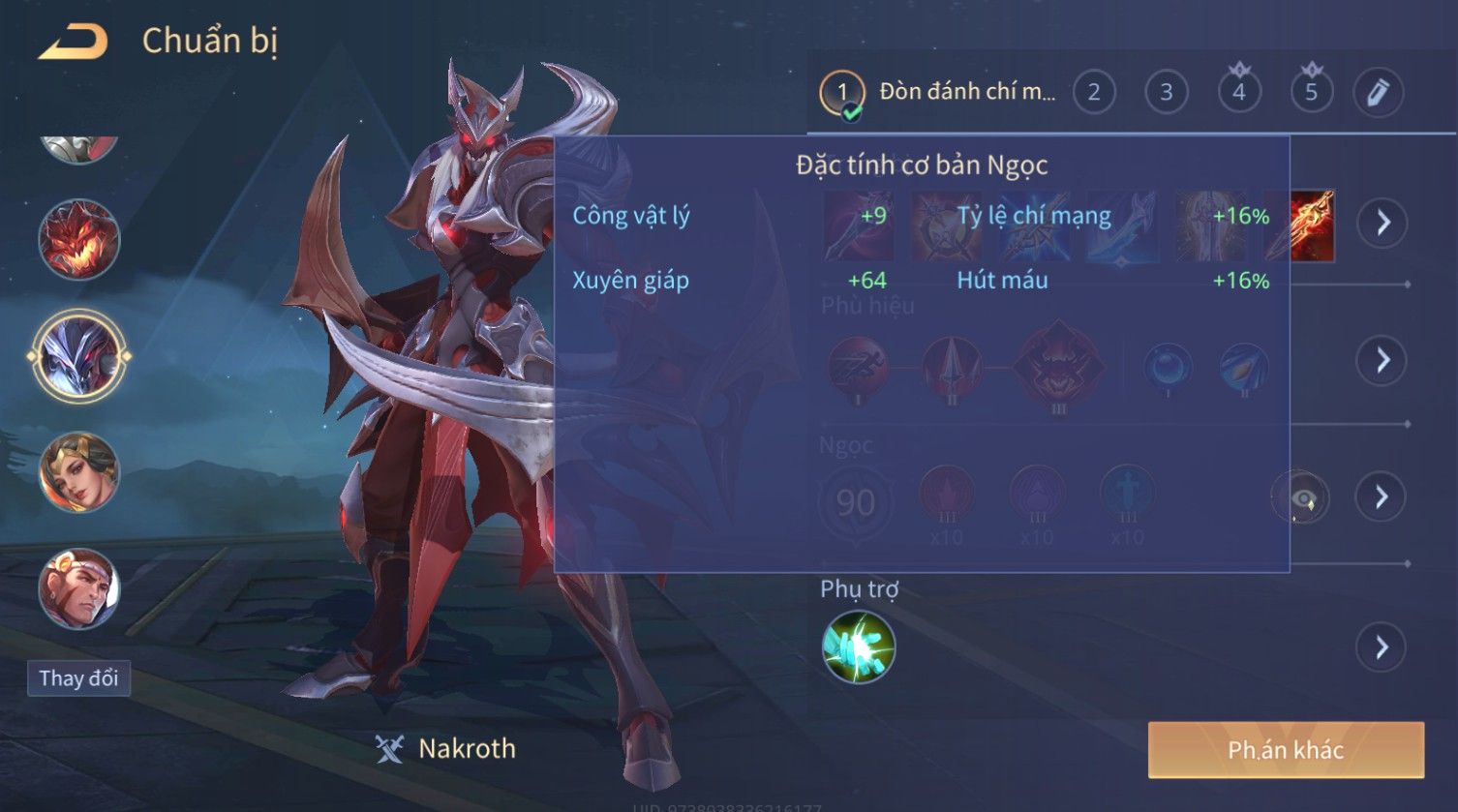This screenshot has height=812, width=1458.
Task: Switch to loadout preset 3
Action: [1166, 93]
